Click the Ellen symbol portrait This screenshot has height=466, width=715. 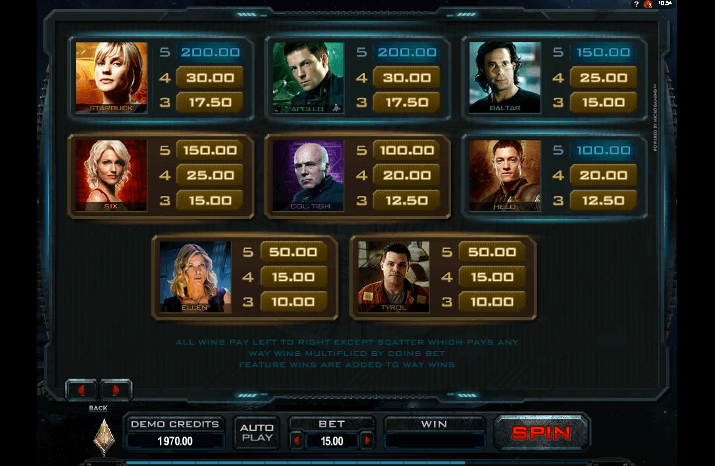point(196,276)
